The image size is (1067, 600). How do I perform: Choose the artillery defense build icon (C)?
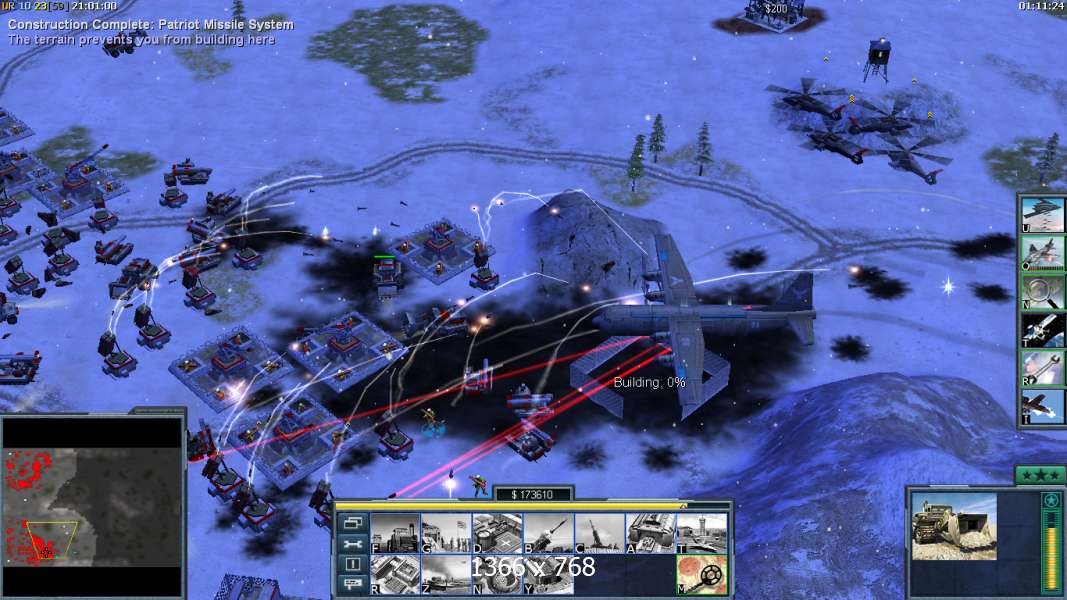coord(599,533)
